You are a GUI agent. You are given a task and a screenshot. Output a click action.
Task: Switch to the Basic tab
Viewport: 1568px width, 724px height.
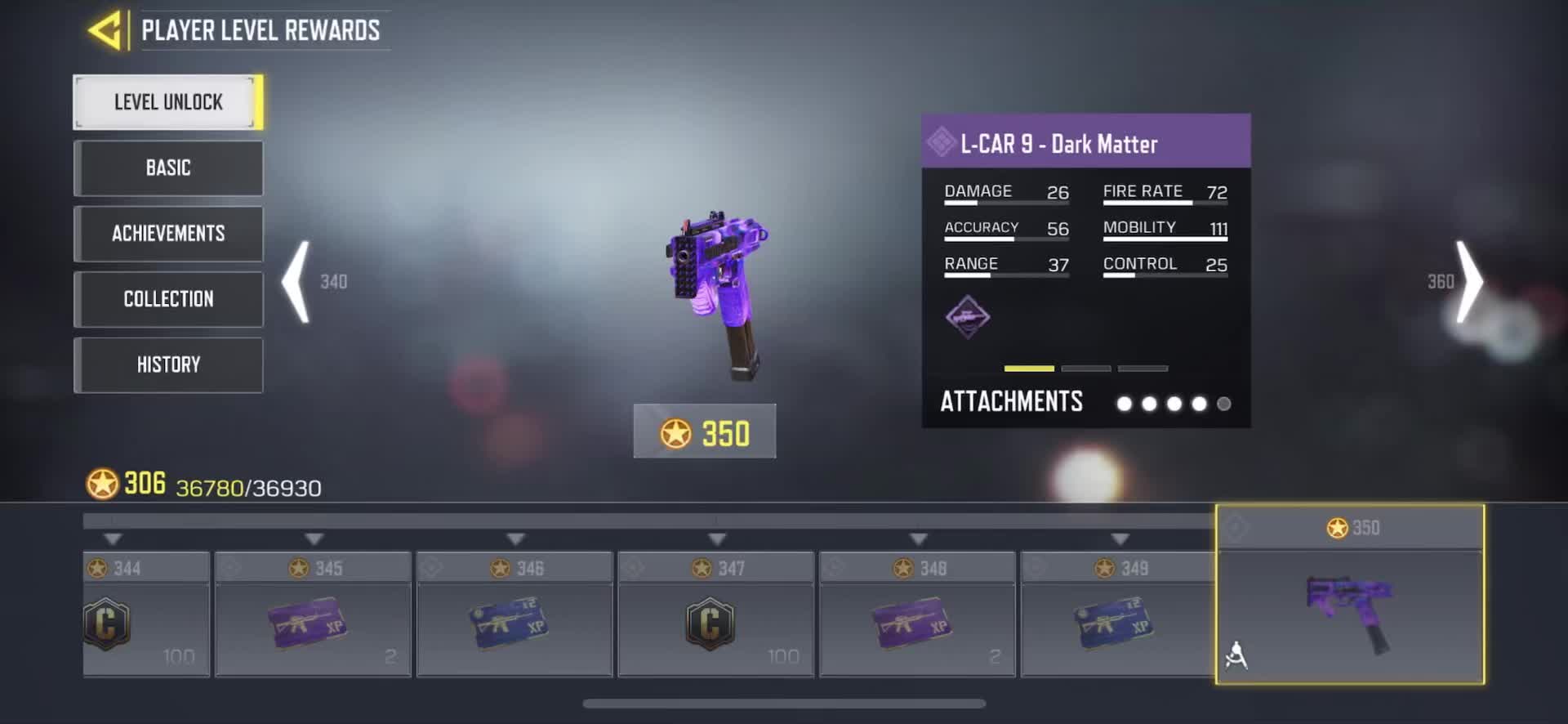[x=168, y=168]
